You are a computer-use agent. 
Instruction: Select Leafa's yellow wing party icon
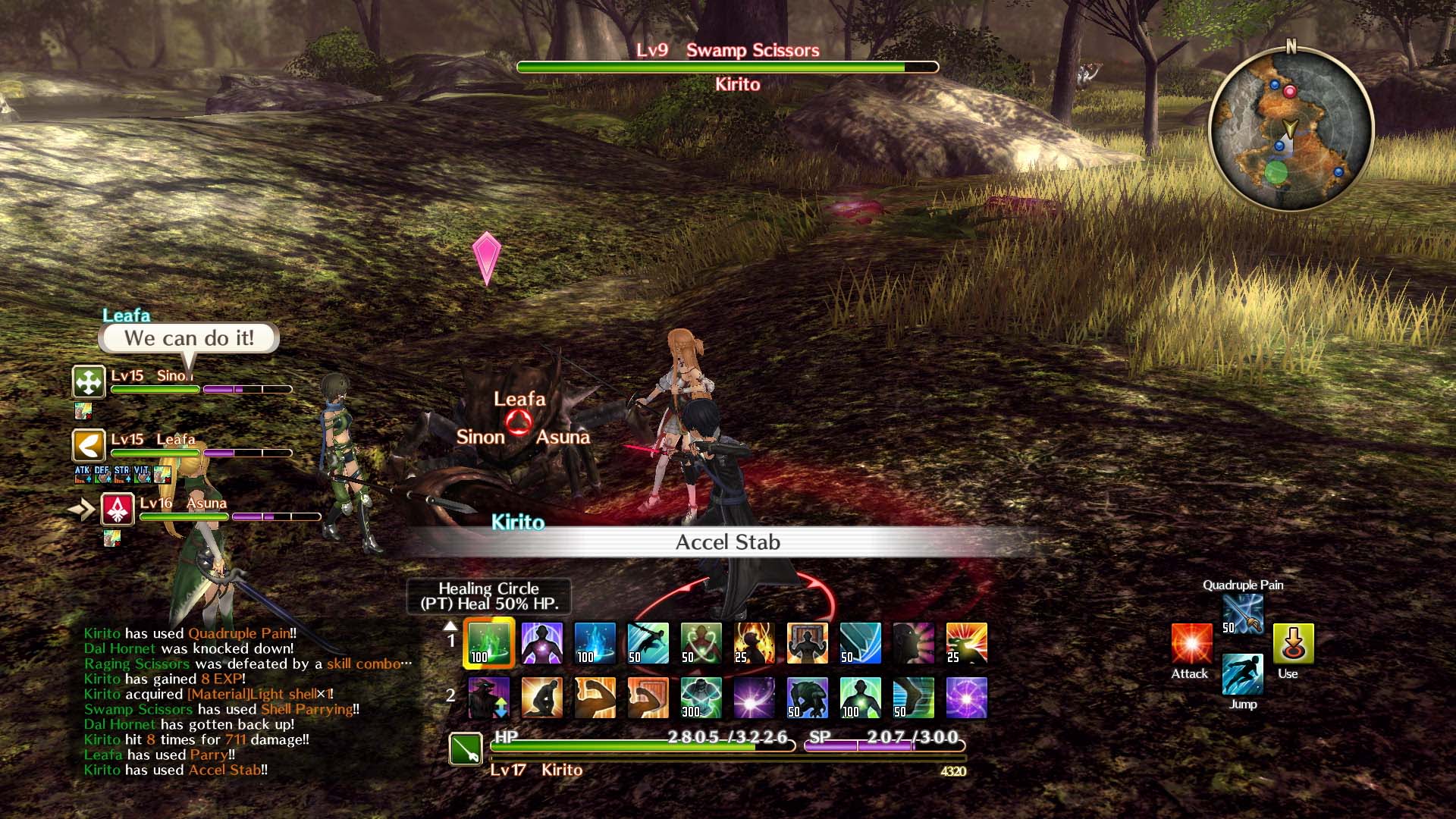[x=89, y=445]
